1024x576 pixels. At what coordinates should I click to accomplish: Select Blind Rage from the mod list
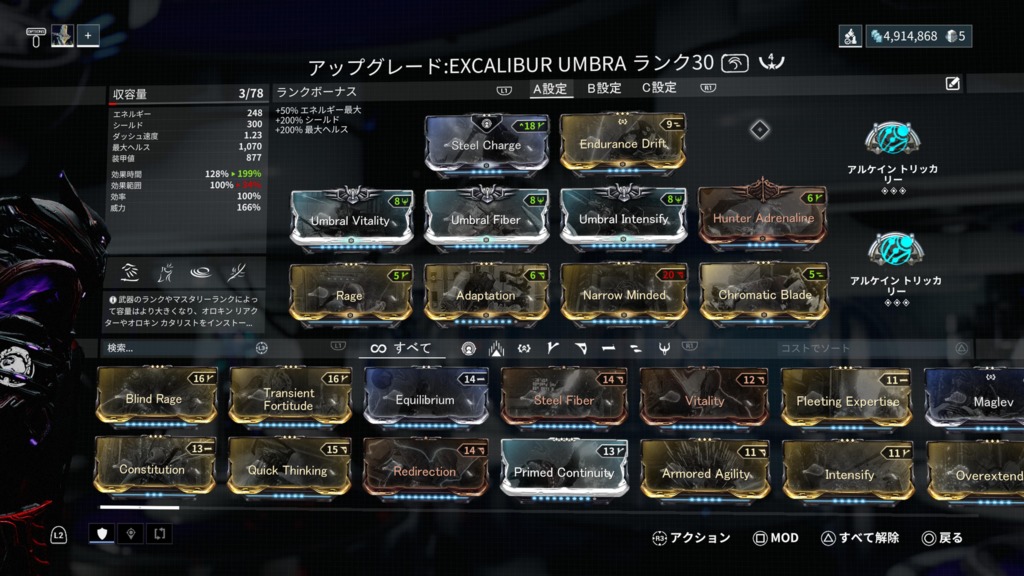[x=154, y=399]
